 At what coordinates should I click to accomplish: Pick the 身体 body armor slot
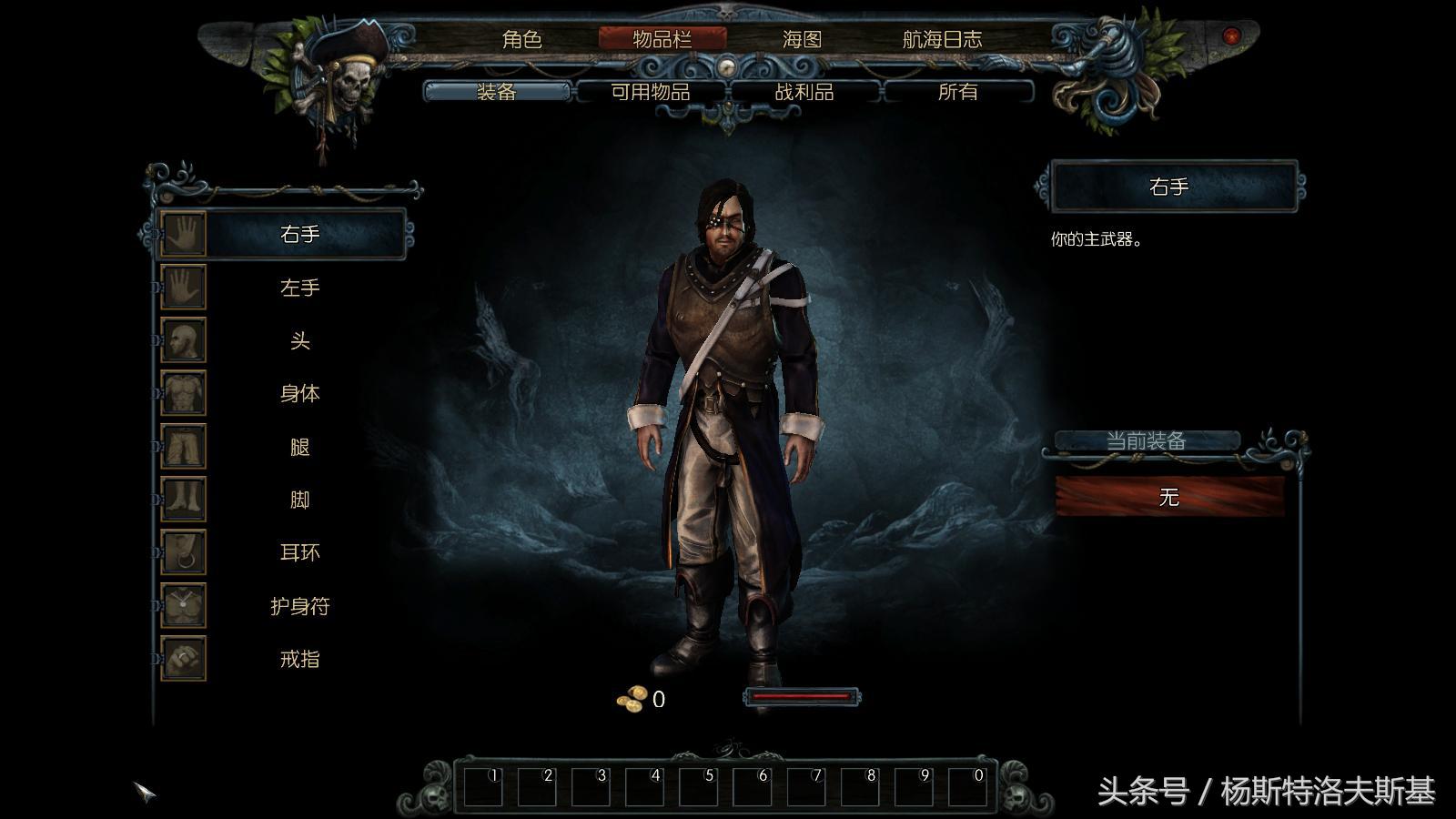click(299, 393)
